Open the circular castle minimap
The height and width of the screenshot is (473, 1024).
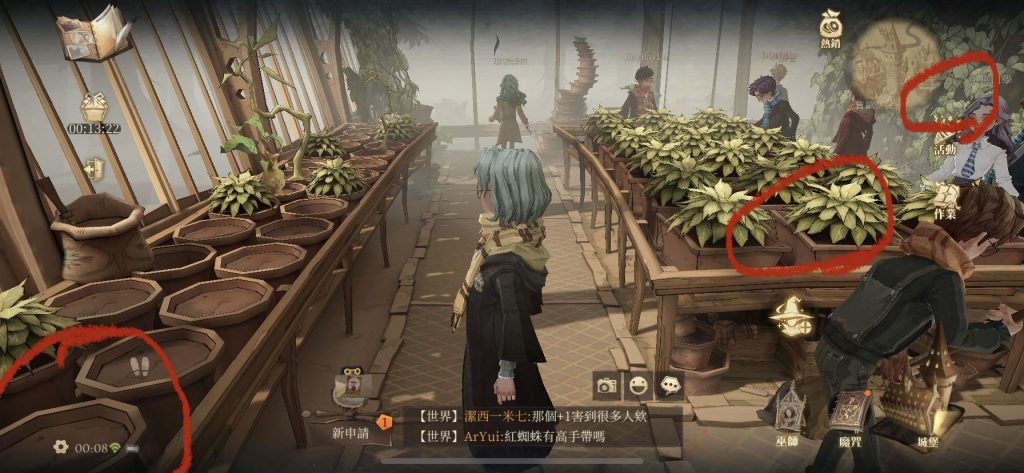(901, 55)
